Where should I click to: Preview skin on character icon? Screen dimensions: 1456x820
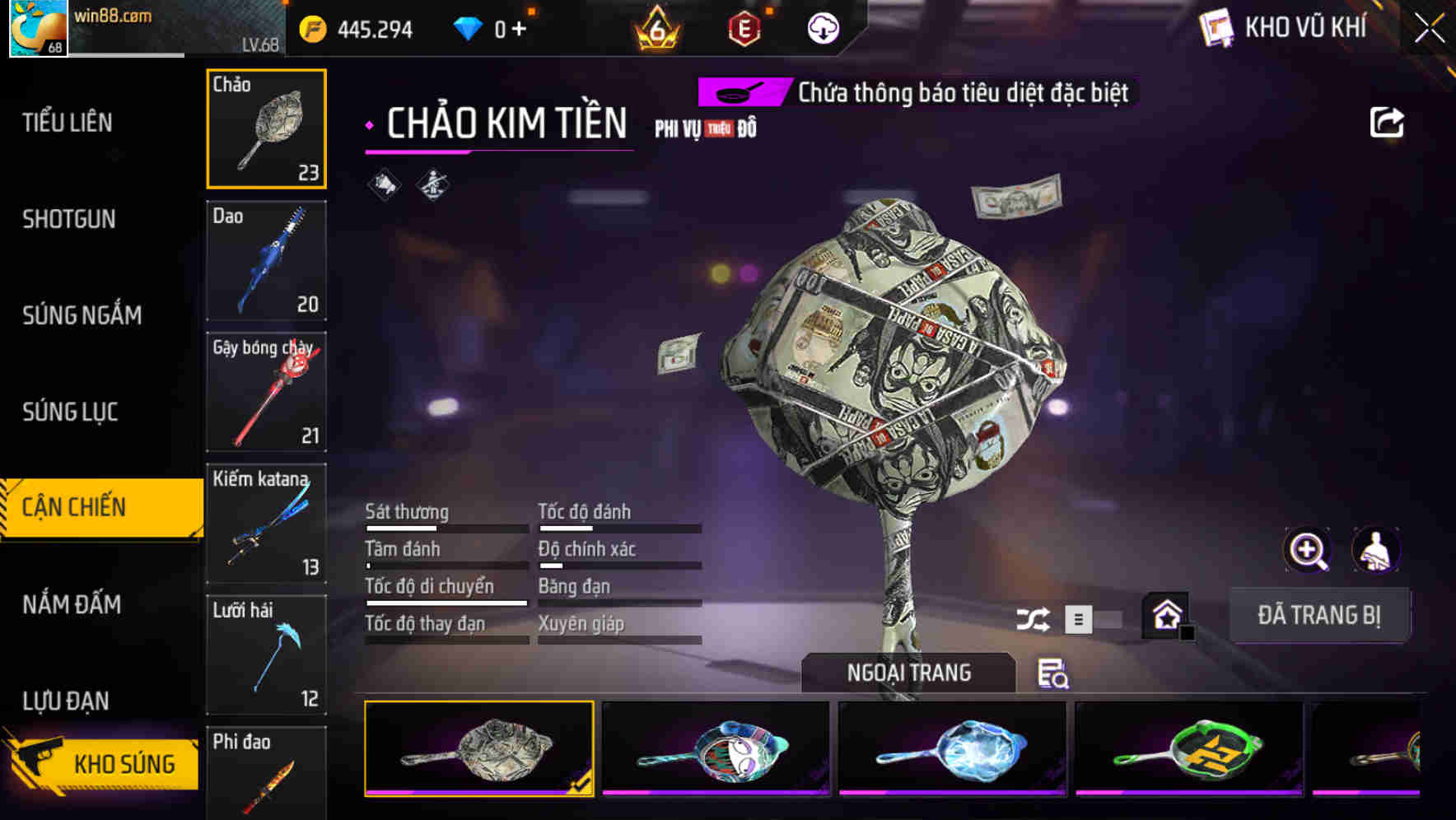pyautogui.click(x=1375, y=550)
